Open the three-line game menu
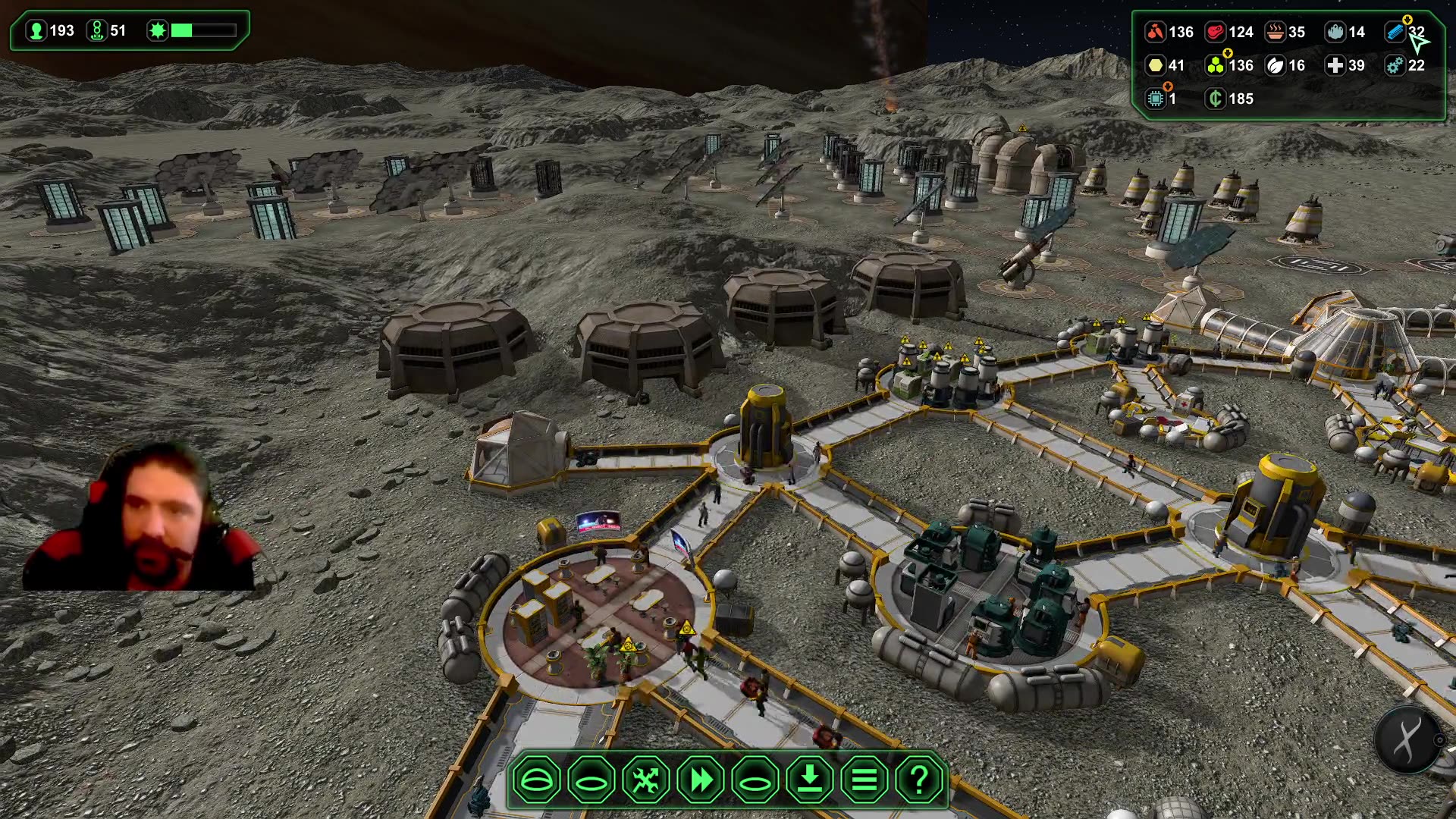The height and width of the screenshot is (819, 1456). [x=864, y=780]
